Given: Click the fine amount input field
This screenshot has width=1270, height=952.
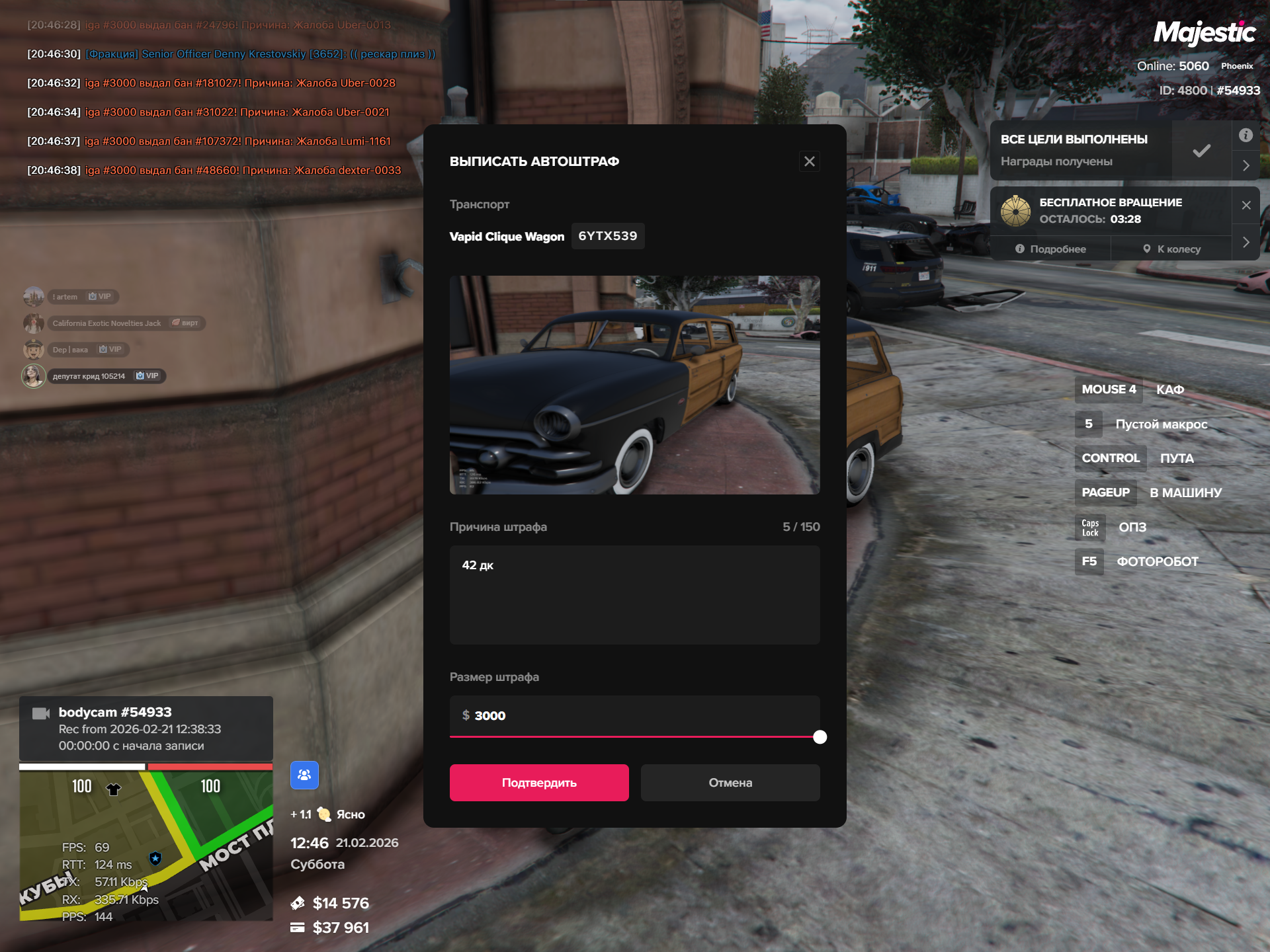Looking at the screenshot, I should tap(634, 715).
